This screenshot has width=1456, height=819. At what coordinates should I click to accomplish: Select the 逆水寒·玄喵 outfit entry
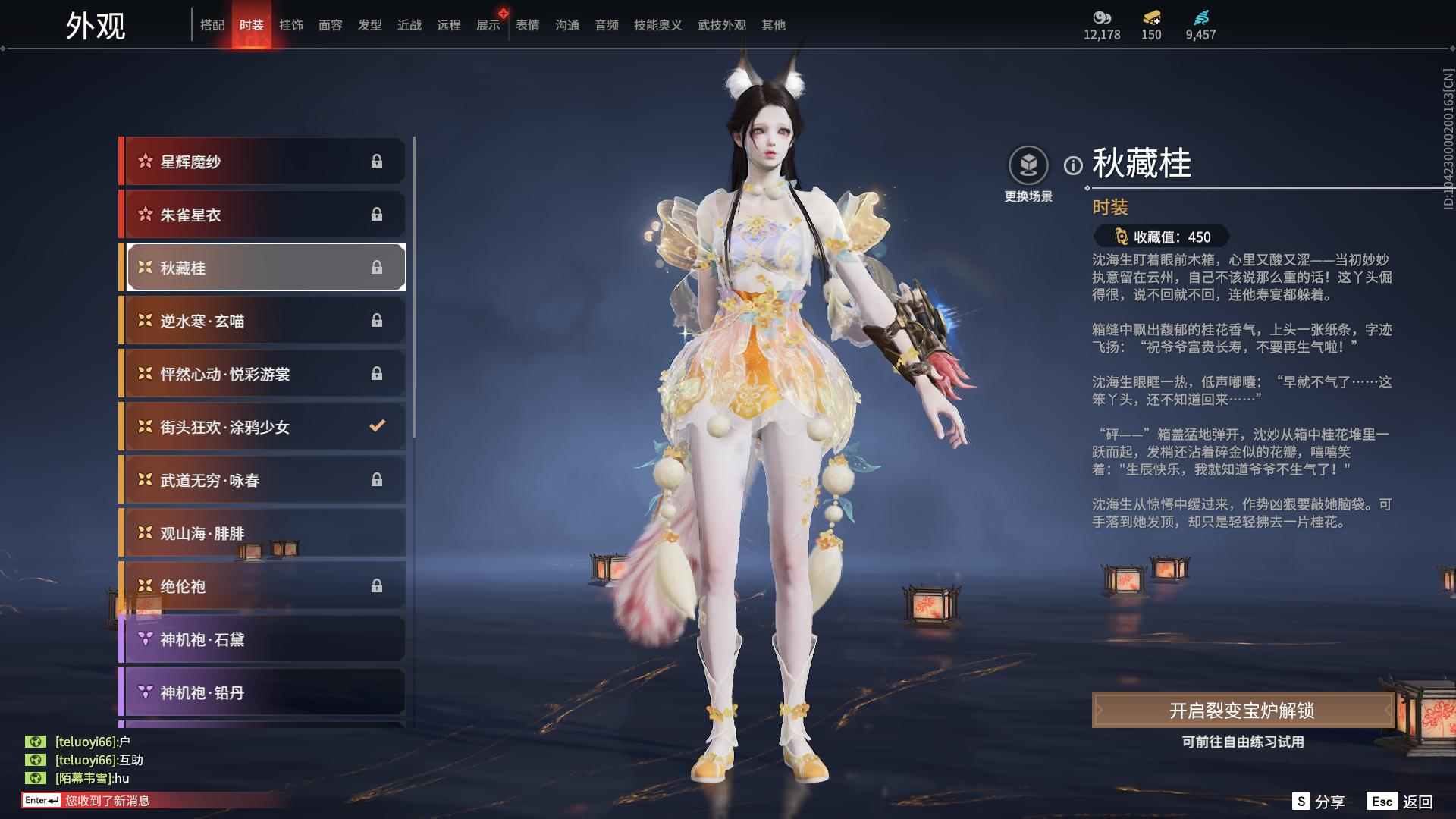point(262,321)
